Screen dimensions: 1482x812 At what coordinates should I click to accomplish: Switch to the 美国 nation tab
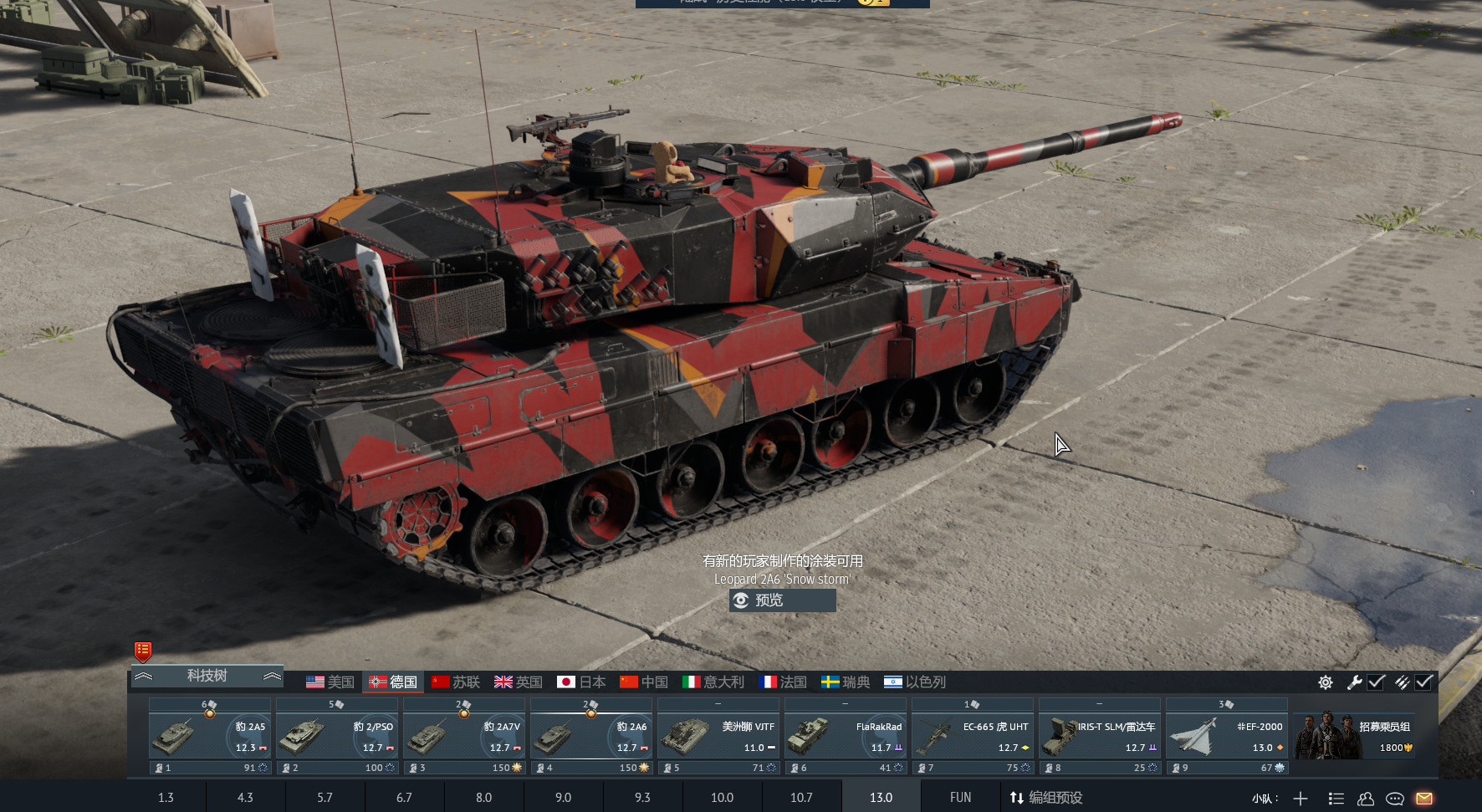pos(330,682)
